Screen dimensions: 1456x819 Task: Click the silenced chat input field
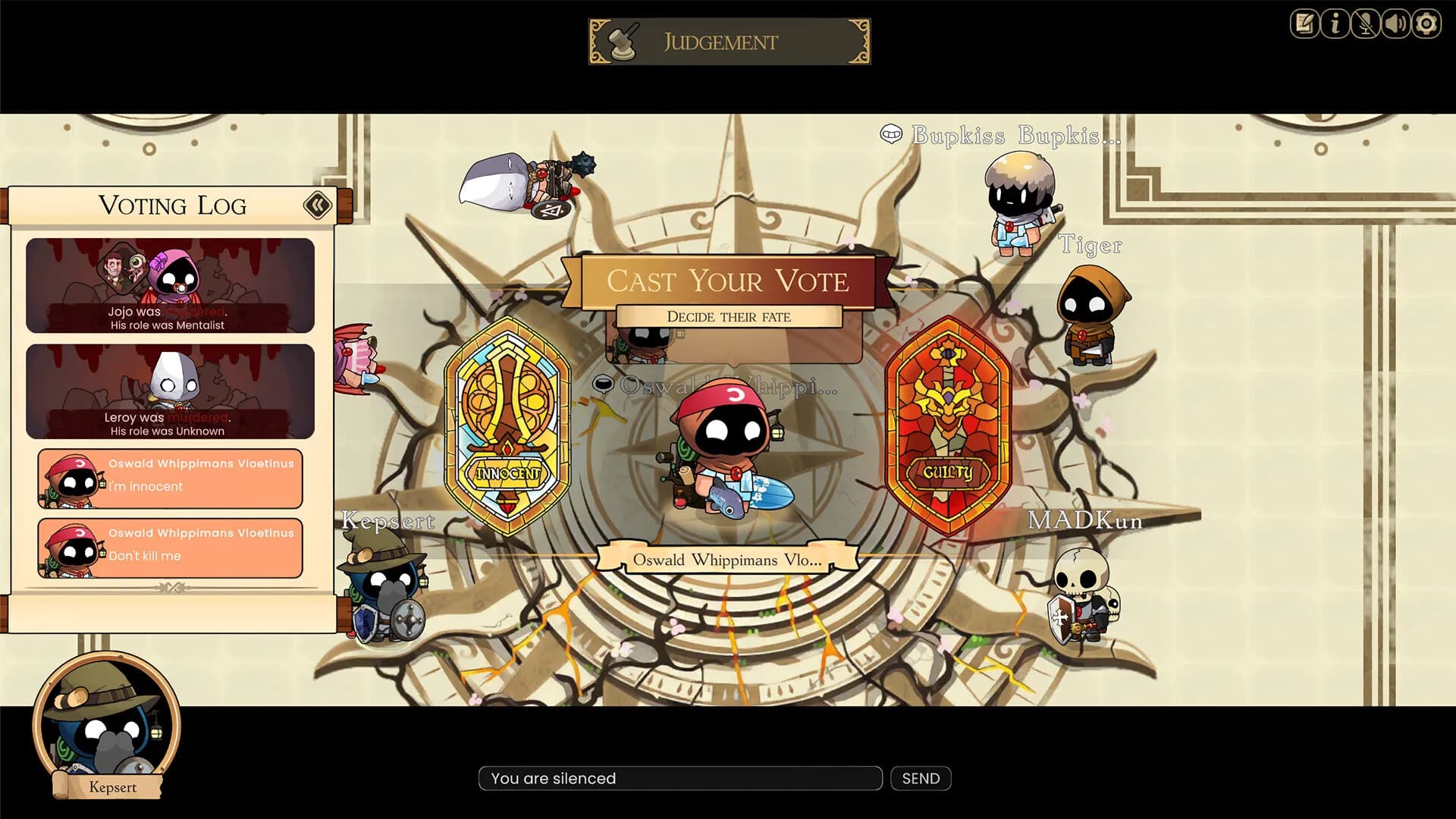click(x=679, y=778)
